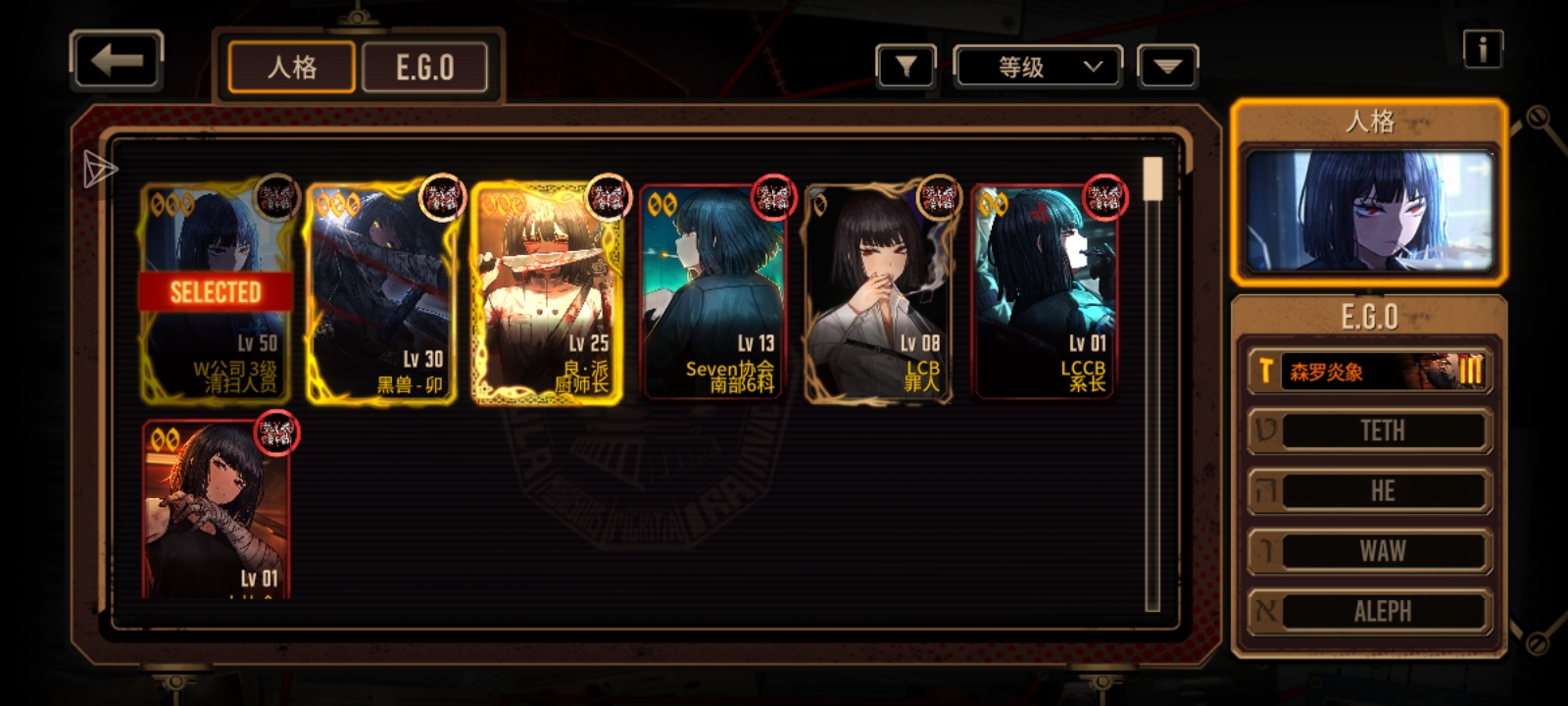The height and width of the screenshot is (706, 1568).
Task: Switch to the 人格 tab
Action: [x=291, y=68]
